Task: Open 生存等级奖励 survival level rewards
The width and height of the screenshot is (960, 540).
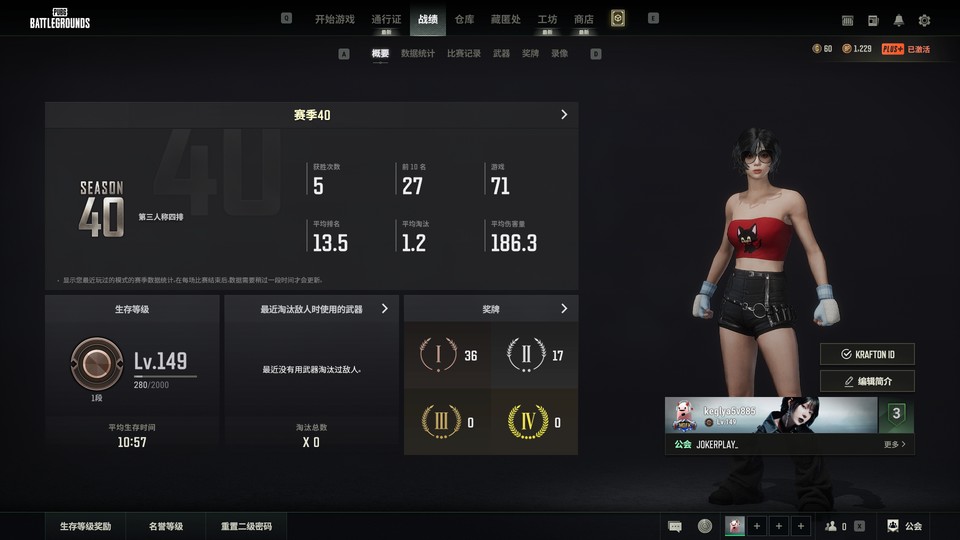Action: [x=85, y=526]
